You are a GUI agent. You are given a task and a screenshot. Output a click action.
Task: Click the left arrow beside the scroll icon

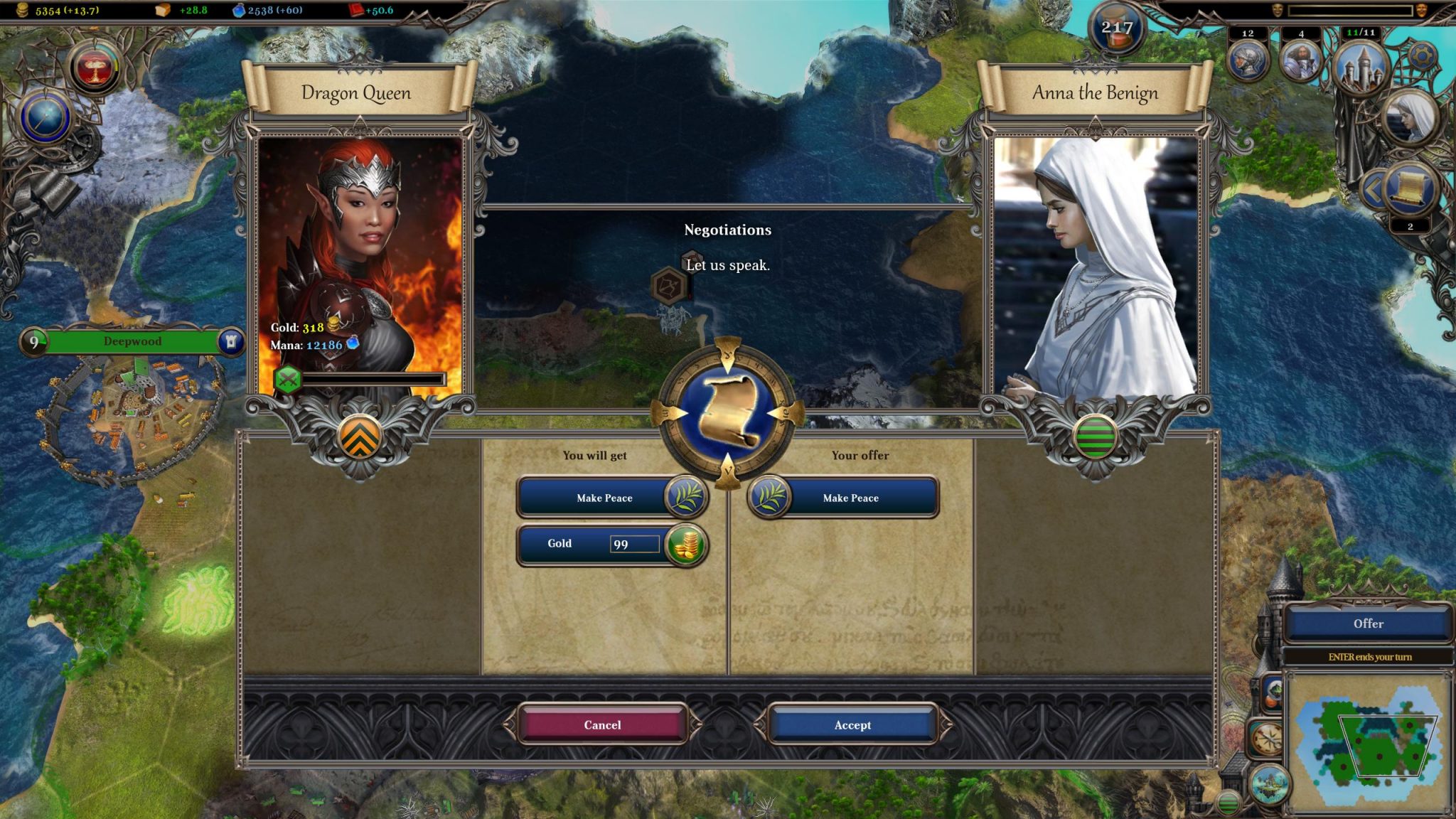coord(1373,190)
